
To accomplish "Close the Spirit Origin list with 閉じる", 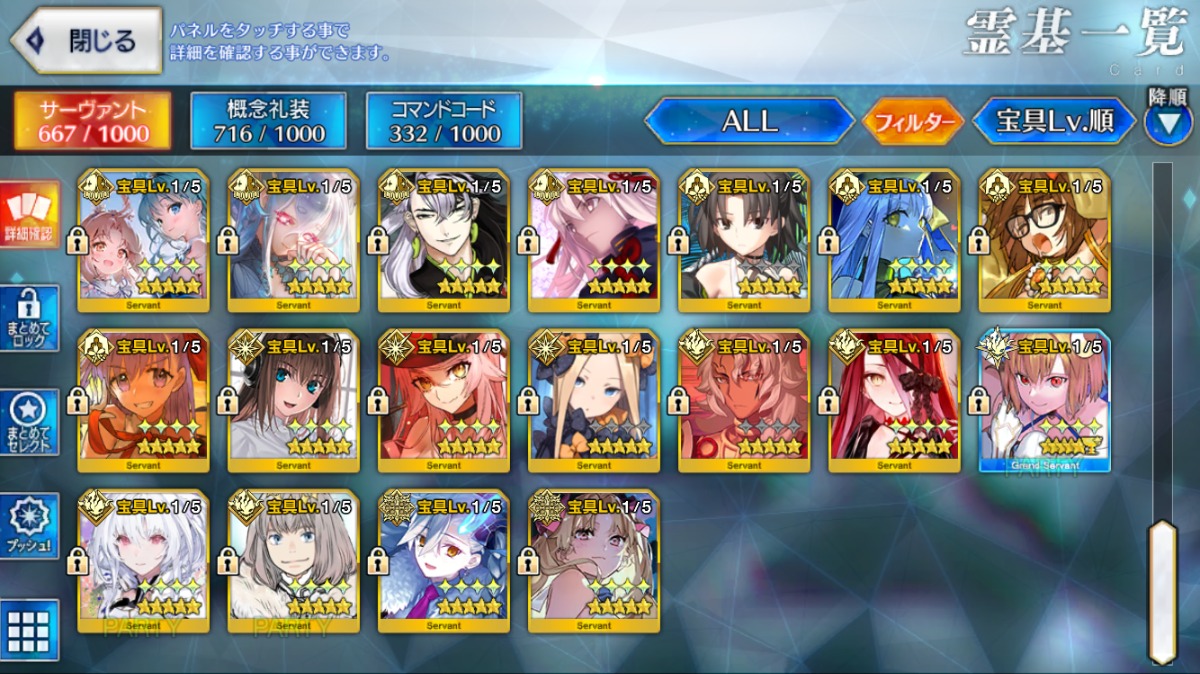I will 86,41.
